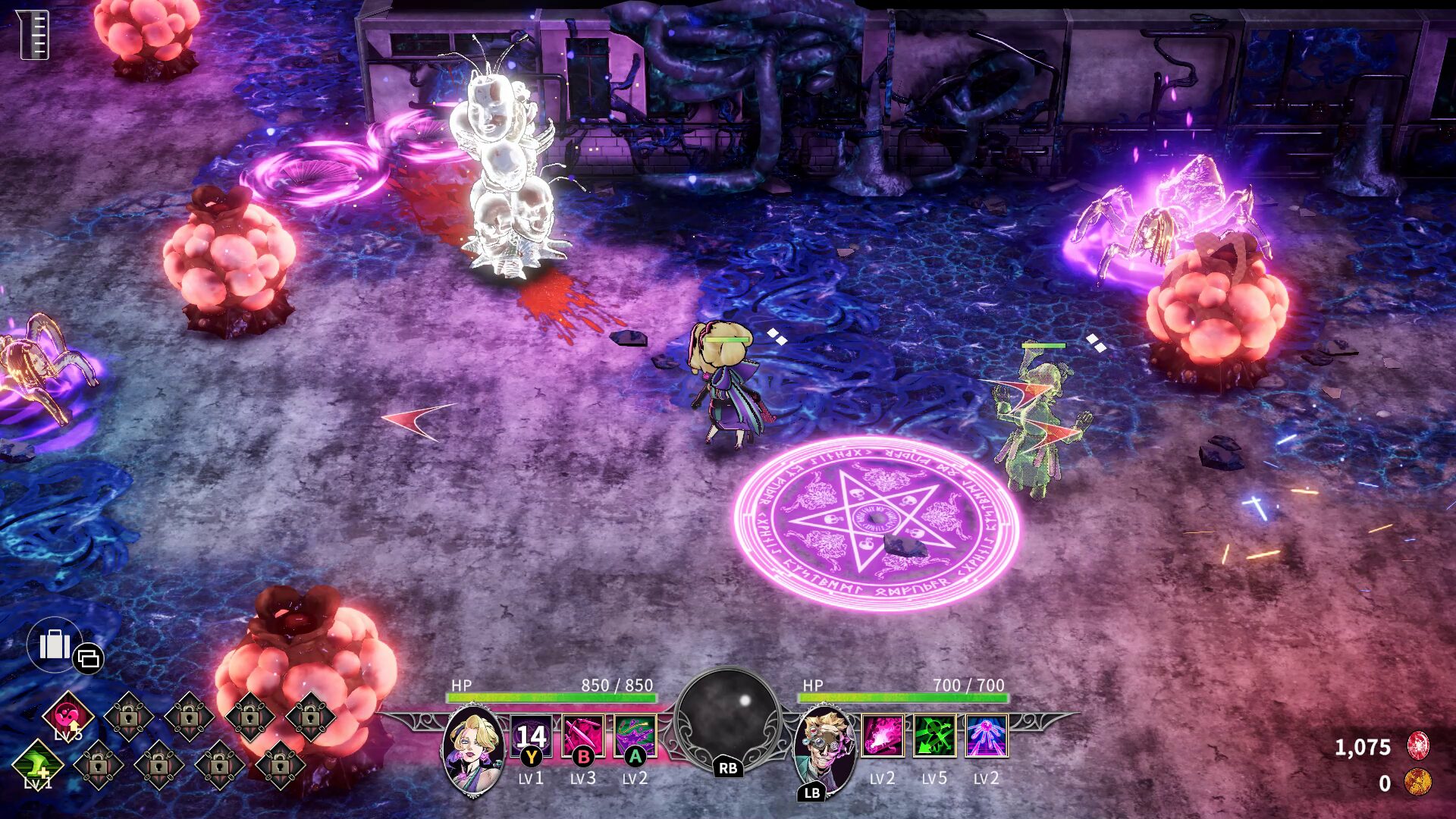The height and width of the screenshot is (819, 1456).
Task: Use the pink flame blast skill
Action: point(883,736)
